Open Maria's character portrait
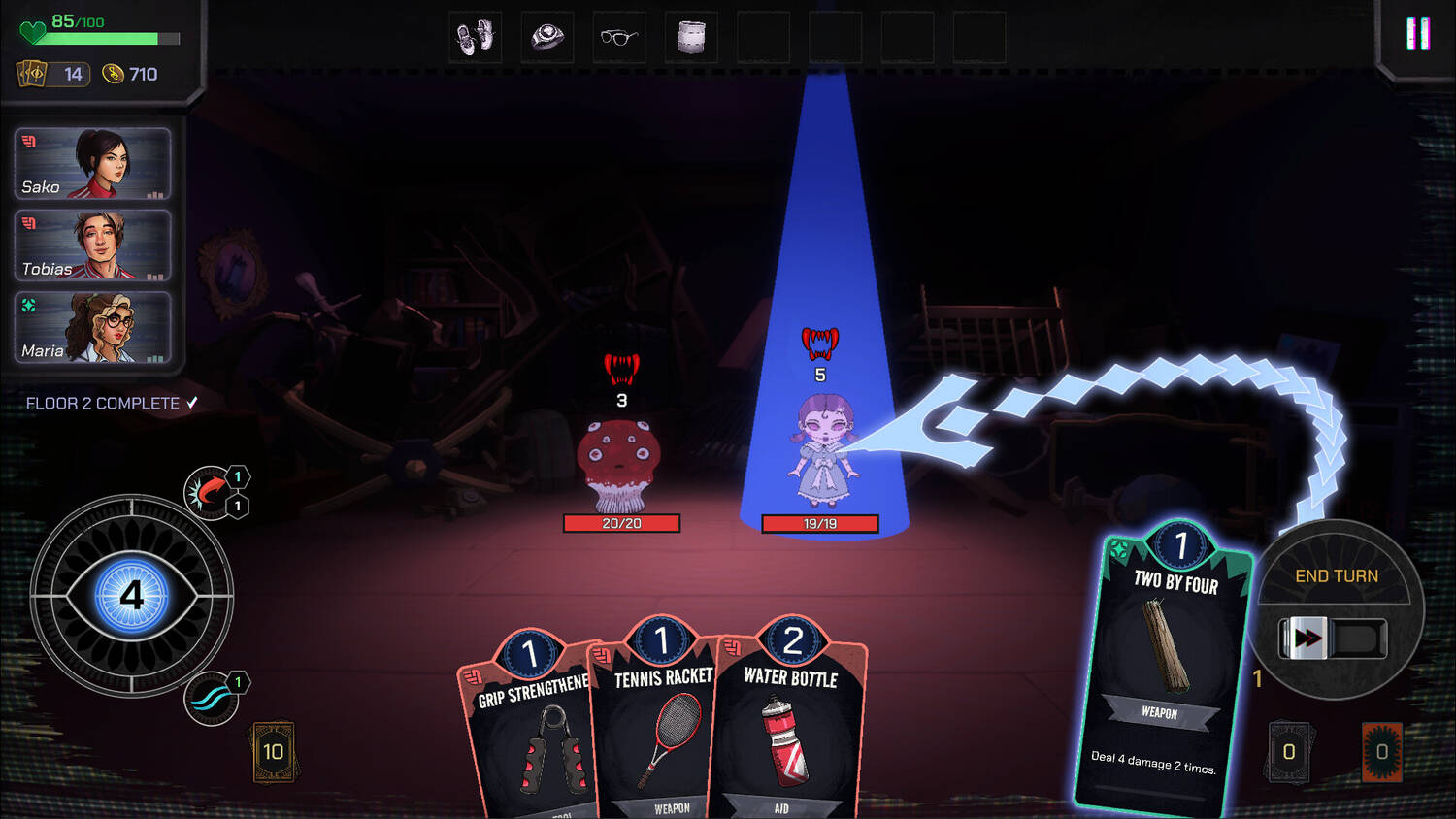This screenshot has width=1456, height=819. 93,328
